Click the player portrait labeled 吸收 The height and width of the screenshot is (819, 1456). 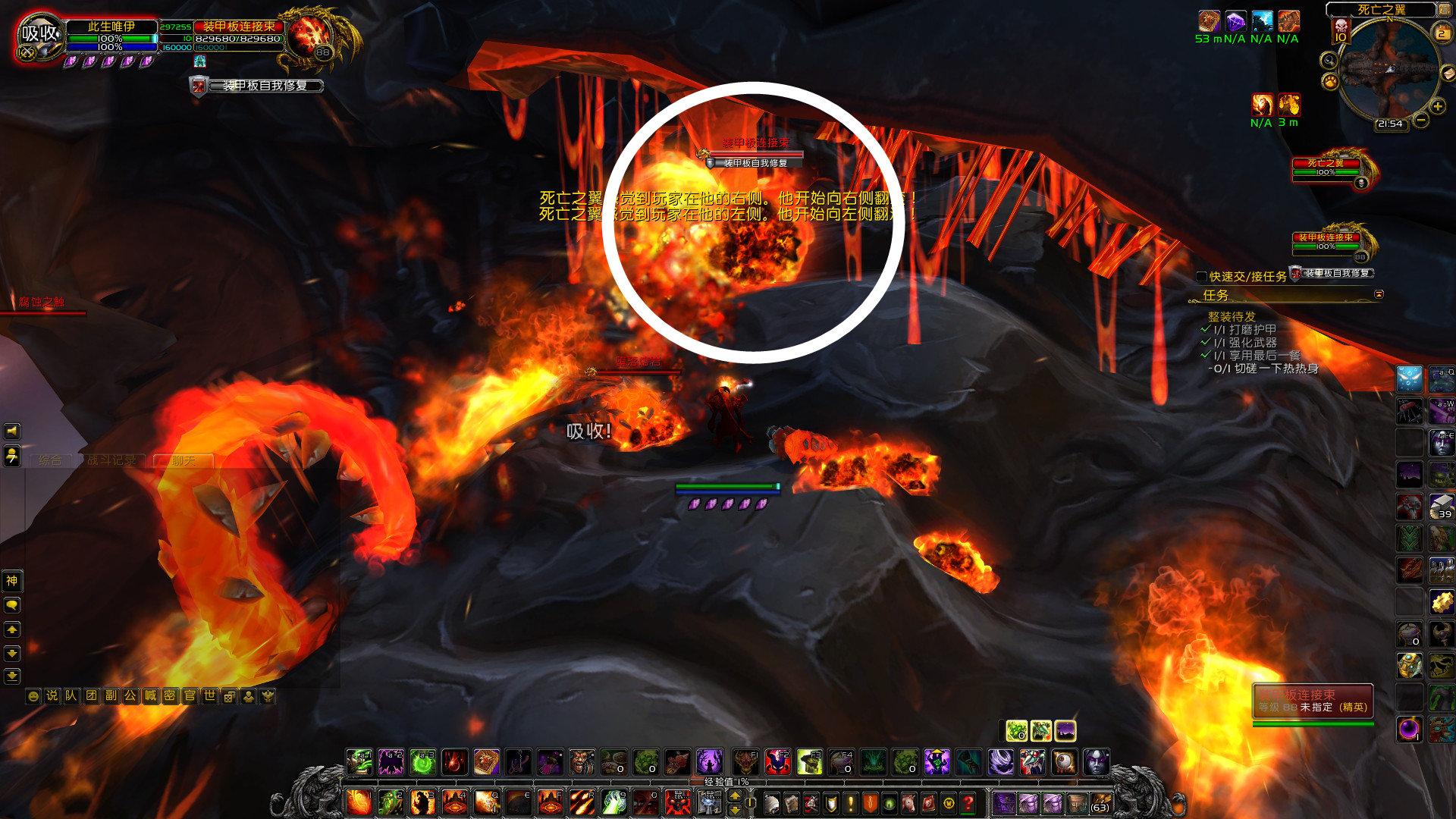coord(39,33)
